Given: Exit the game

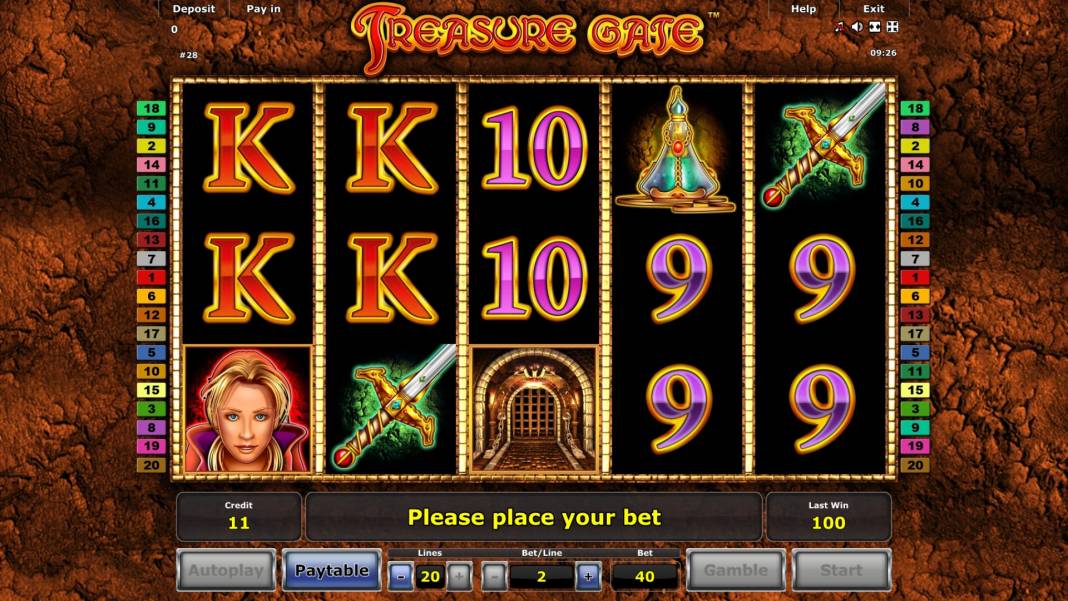Looking at the screenshot, I should pos(873,9).
